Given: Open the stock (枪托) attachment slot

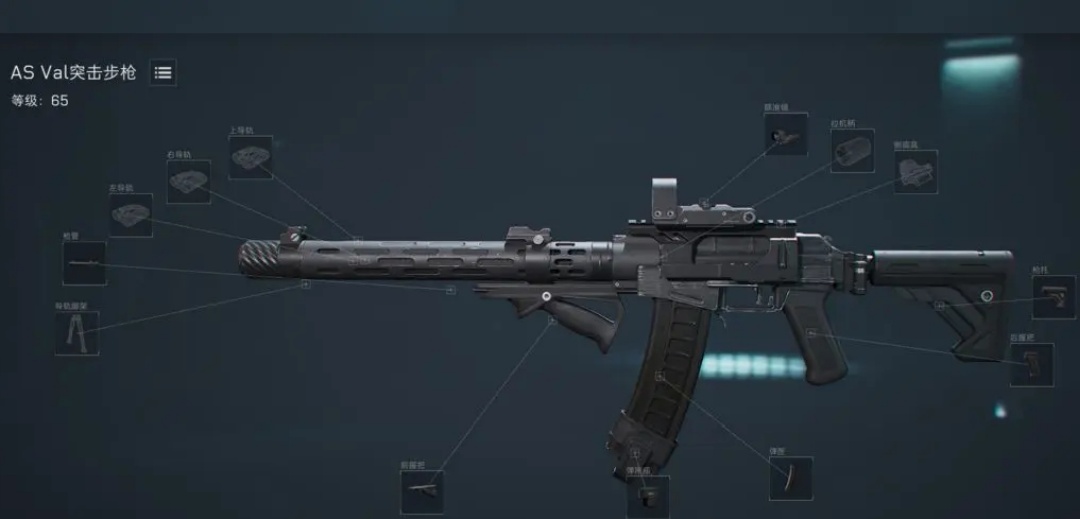Looking at the screenshot, I should 1053,297.
